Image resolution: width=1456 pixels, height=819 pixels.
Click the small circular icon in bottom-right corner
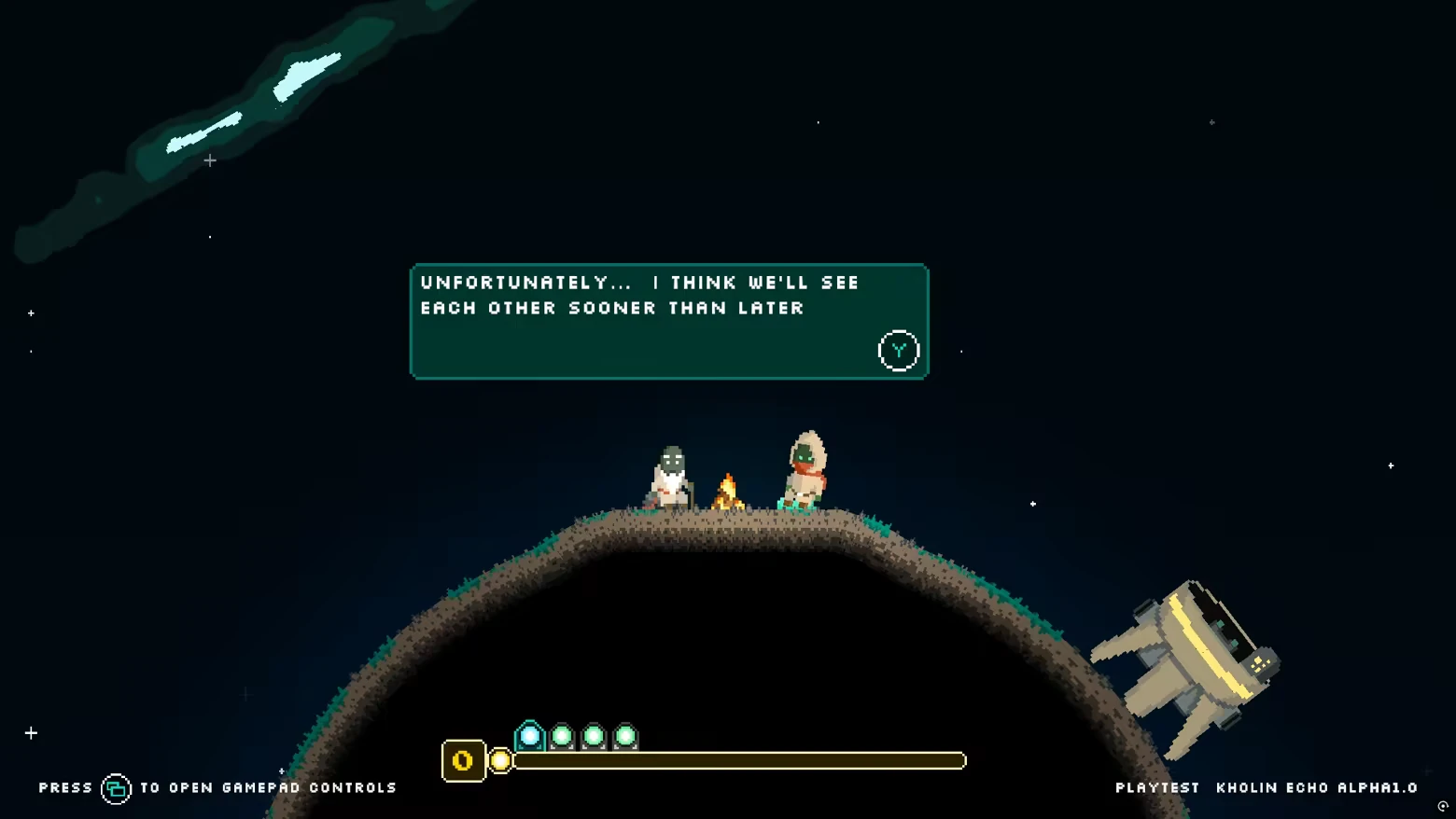tap(1445, 808)
